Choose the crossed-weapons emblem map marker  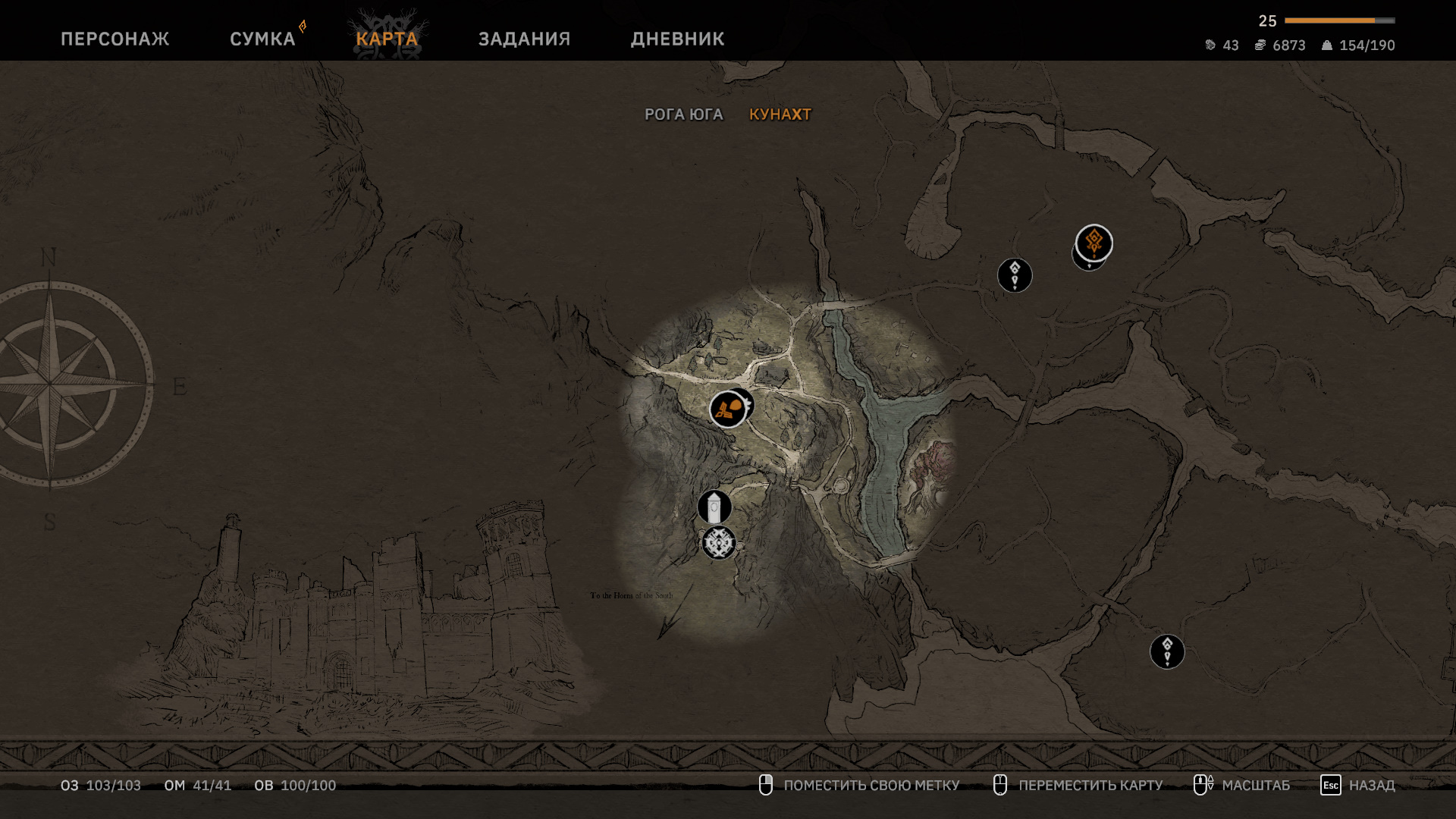[718, 543]
